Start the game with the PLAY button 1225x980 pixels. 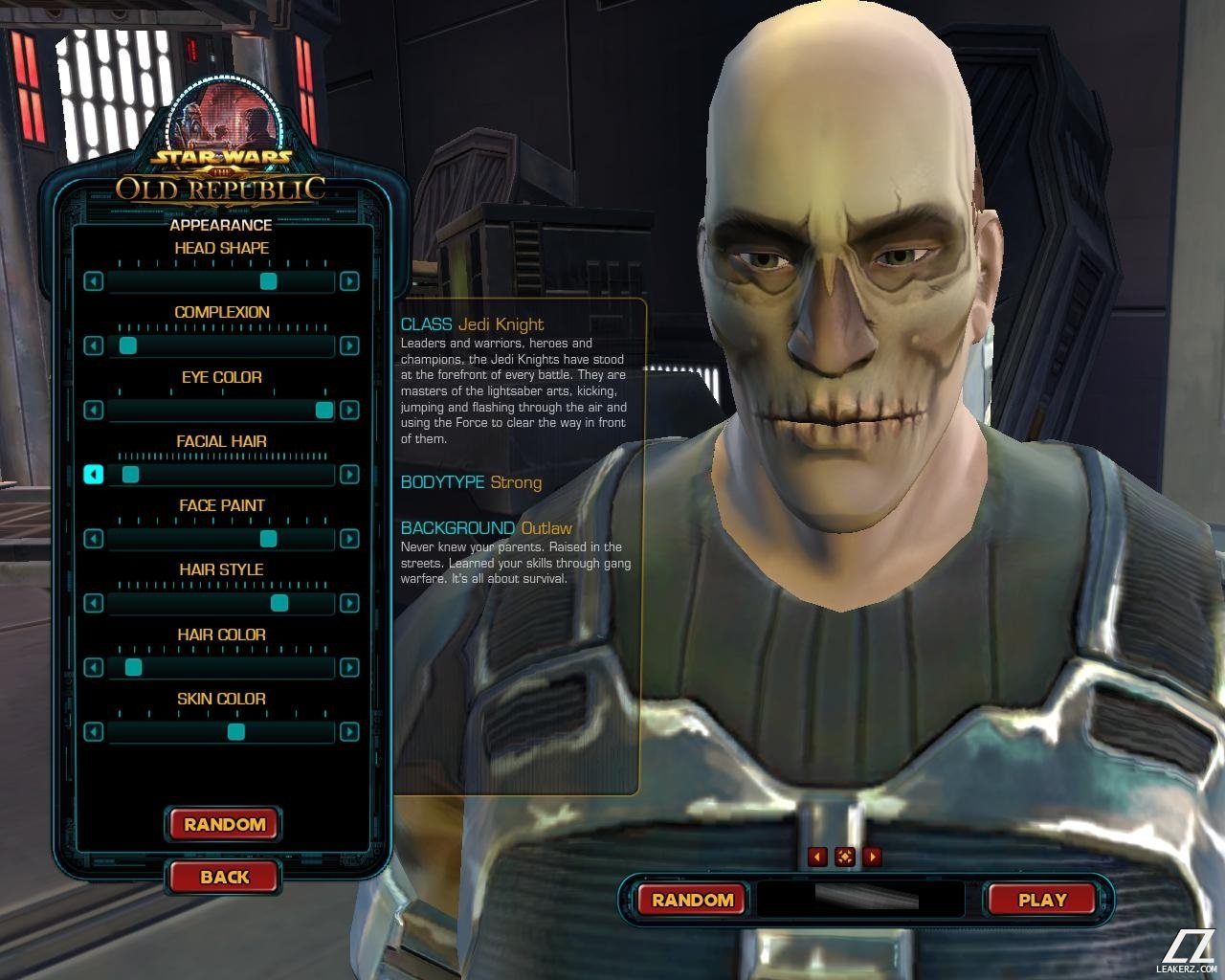coord(1042,900)
